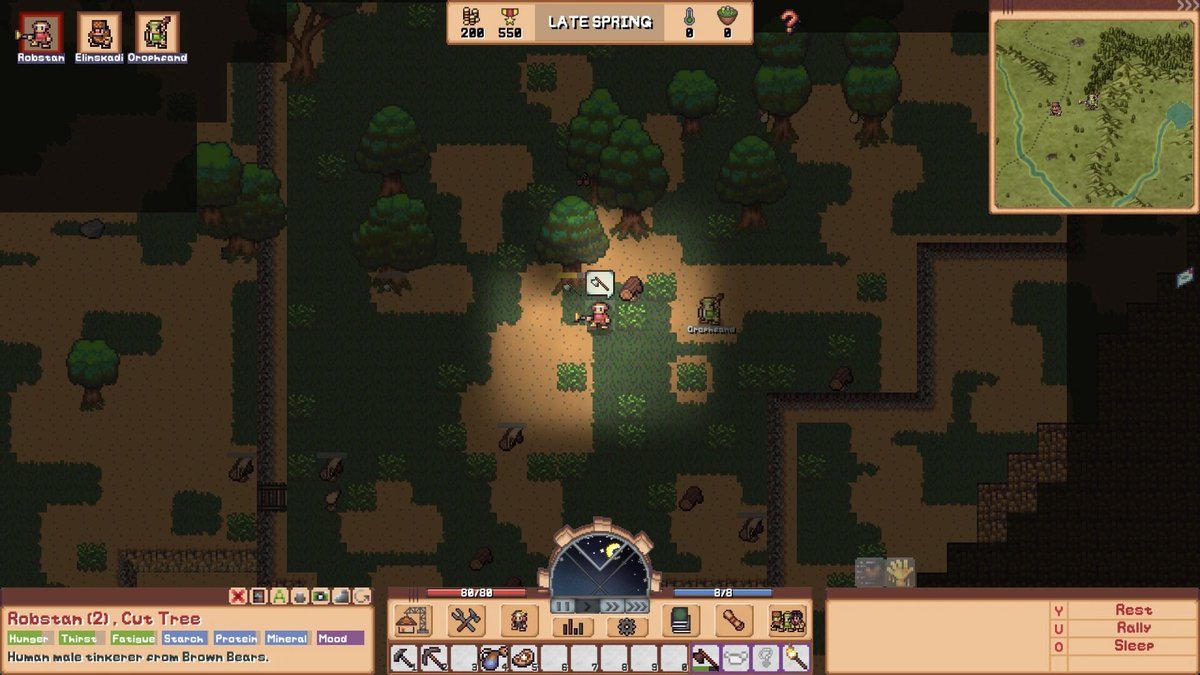1200x675 pixels.
Task: Open the statistics bar chart panel
Action: click(573, 627)
